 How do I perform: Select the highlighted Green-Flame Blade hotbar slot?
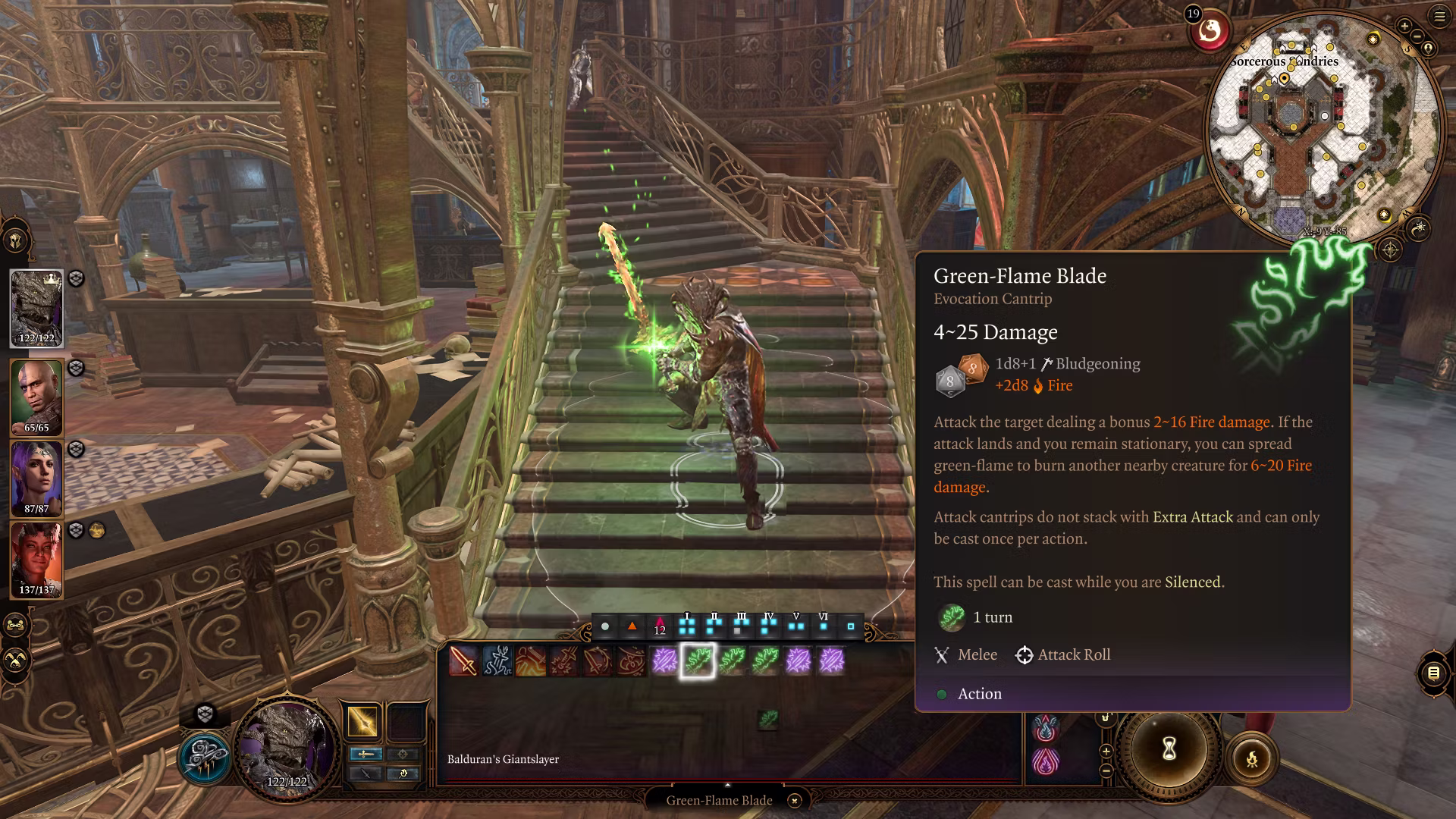click(697, 661)
